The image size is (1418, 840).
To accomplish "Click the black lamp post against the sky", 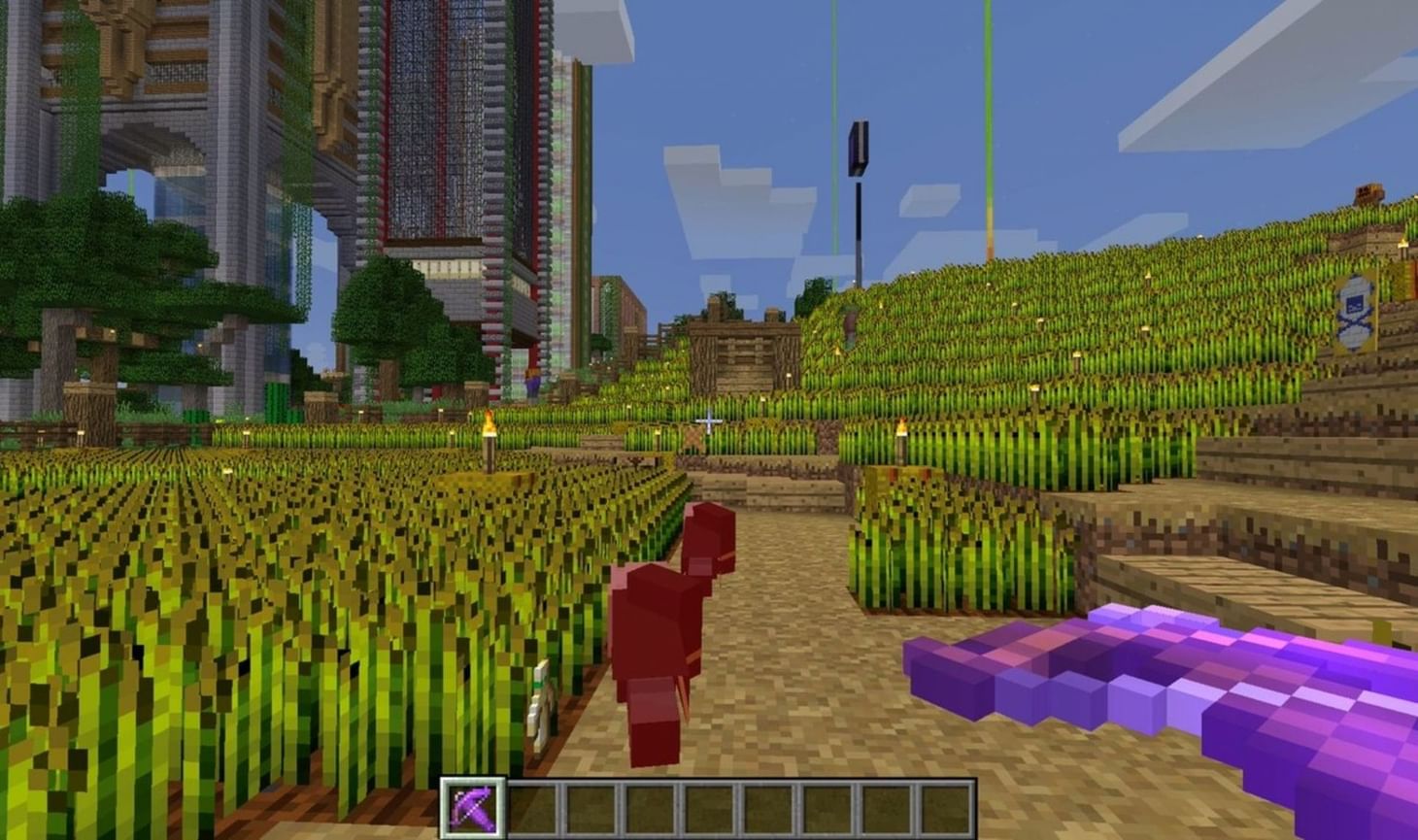I will [861, 146].
